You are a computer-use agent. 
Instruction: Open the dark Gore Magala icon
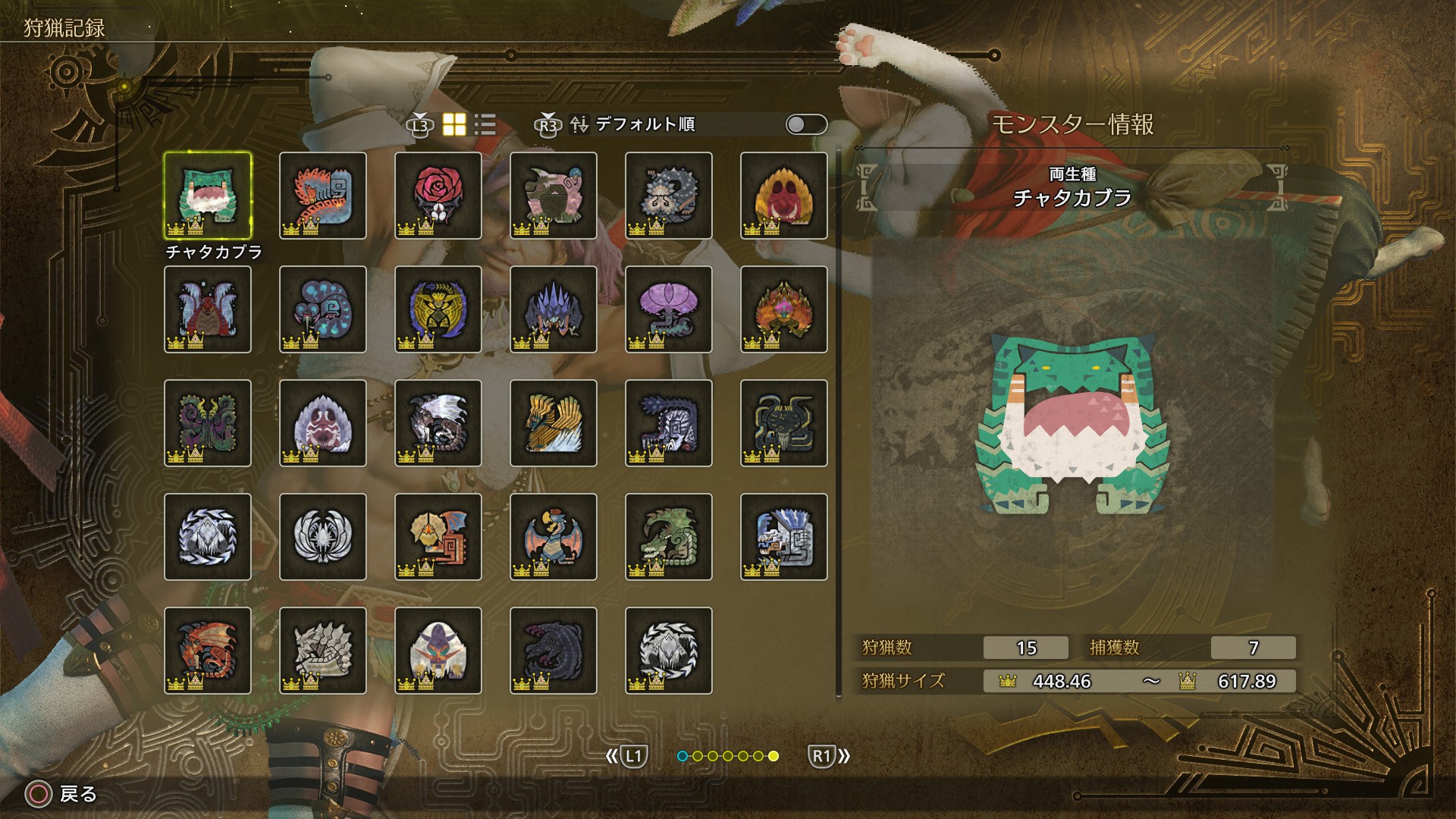click(554, 651)
